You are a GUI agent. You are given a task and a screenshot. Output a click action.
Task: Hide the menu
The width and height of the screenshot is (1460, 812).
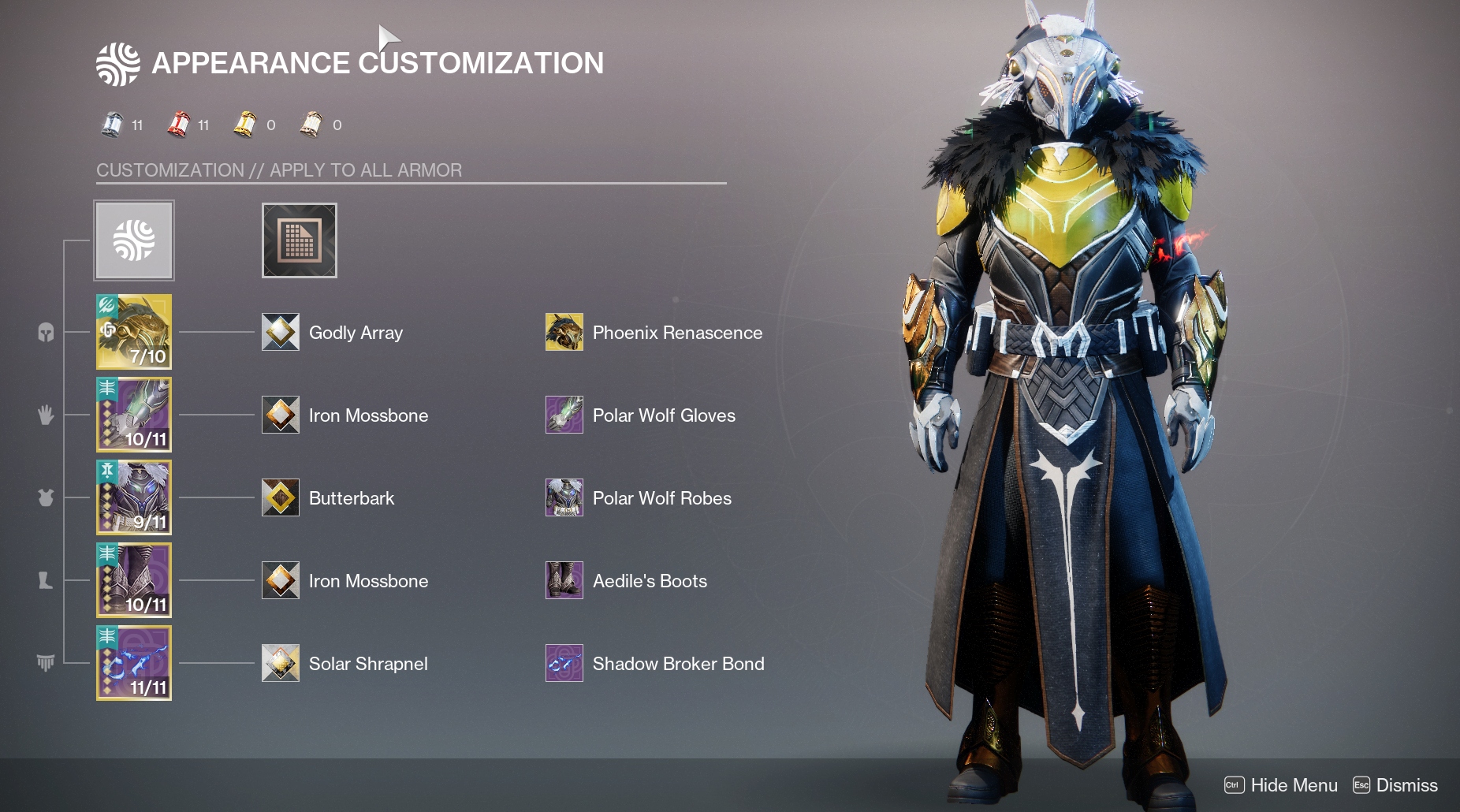click(x=1281, y=785)
